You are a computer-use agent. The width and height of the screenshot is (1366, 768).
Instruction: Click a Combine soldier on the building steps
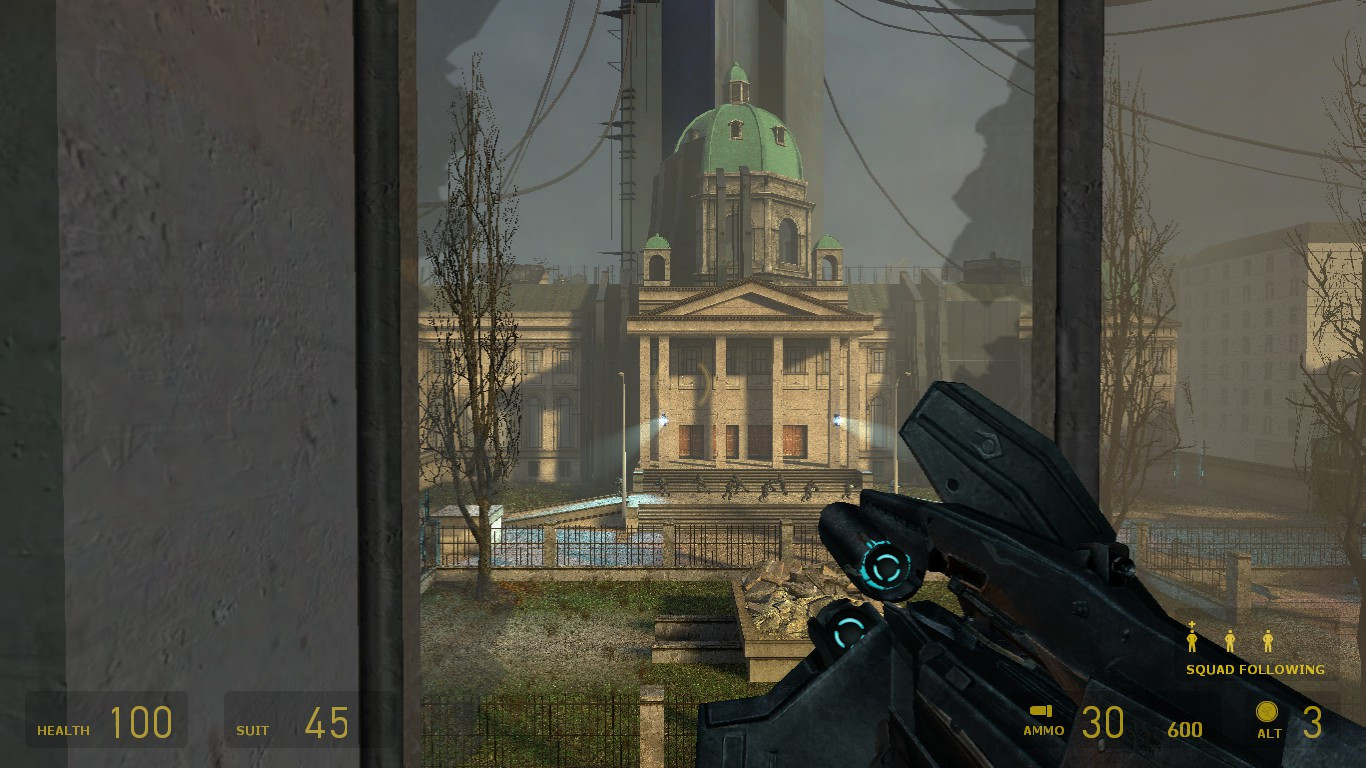point(735,485)
